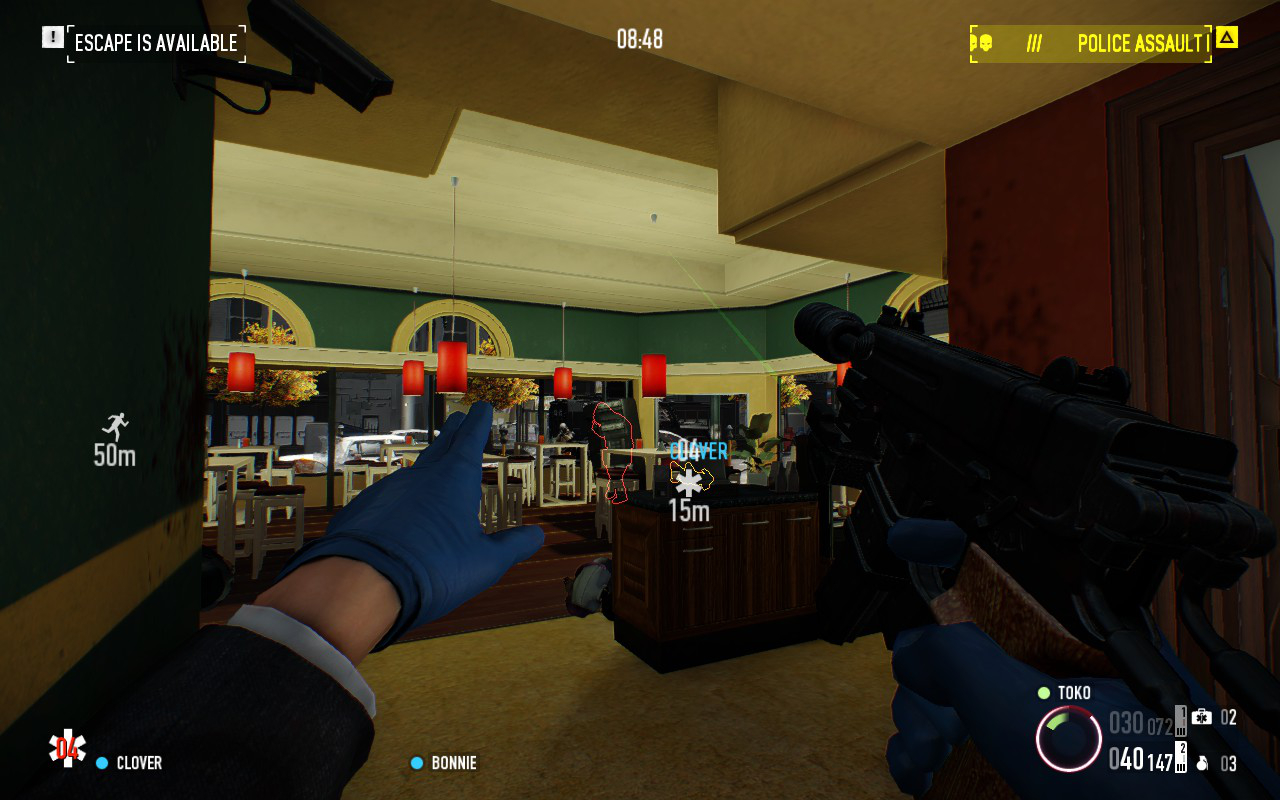Image resolution: width=1280 pixels, height=800 pixels.
Task: Select the Escape Is Available objective tracker
Action: pyautogui.click(x=156, y=43)
